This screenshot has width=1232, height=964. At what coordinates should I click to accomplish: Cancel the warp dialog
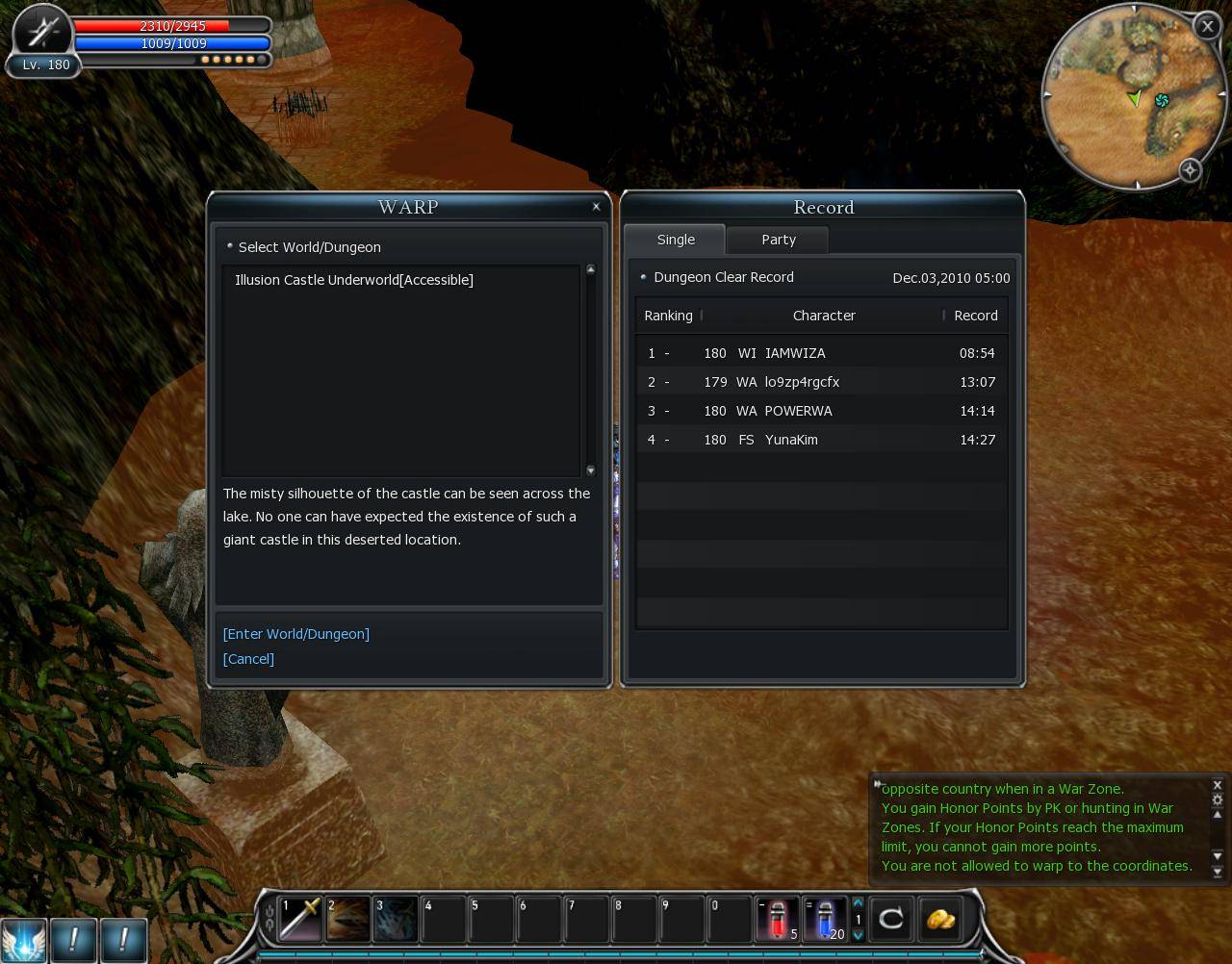(248, 659)
